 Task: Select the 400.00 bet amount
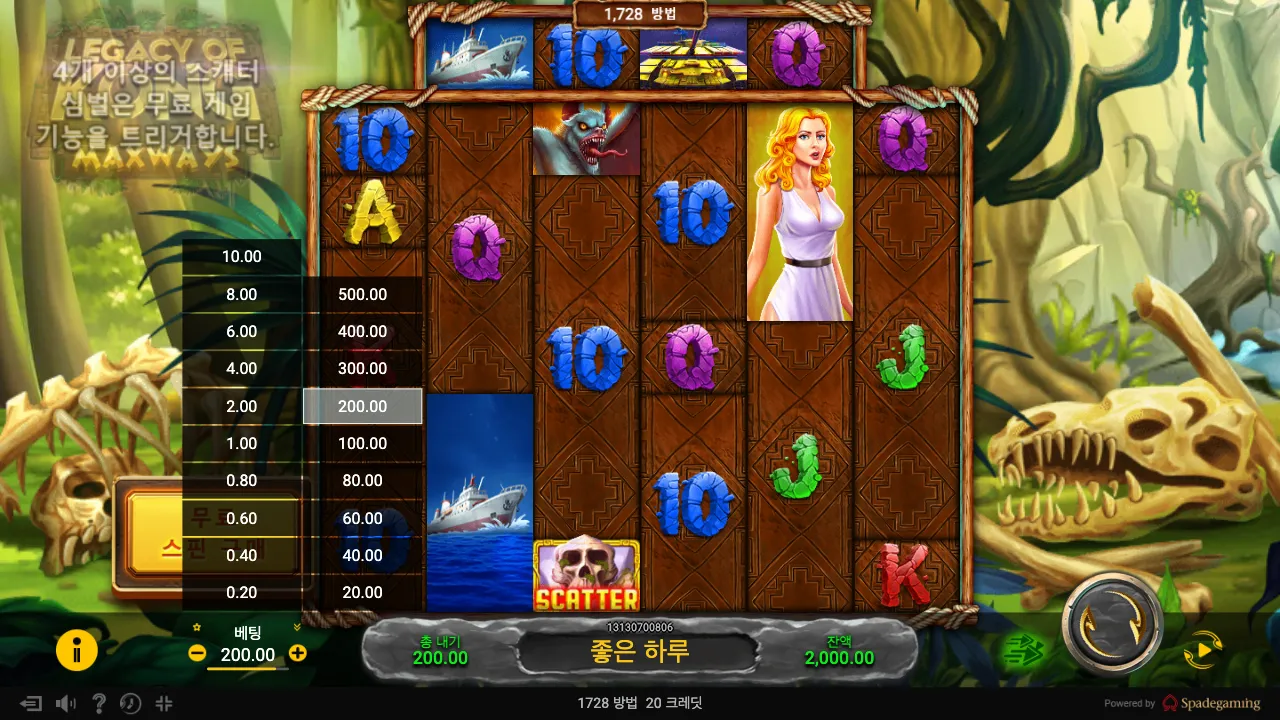pos(363,331)
